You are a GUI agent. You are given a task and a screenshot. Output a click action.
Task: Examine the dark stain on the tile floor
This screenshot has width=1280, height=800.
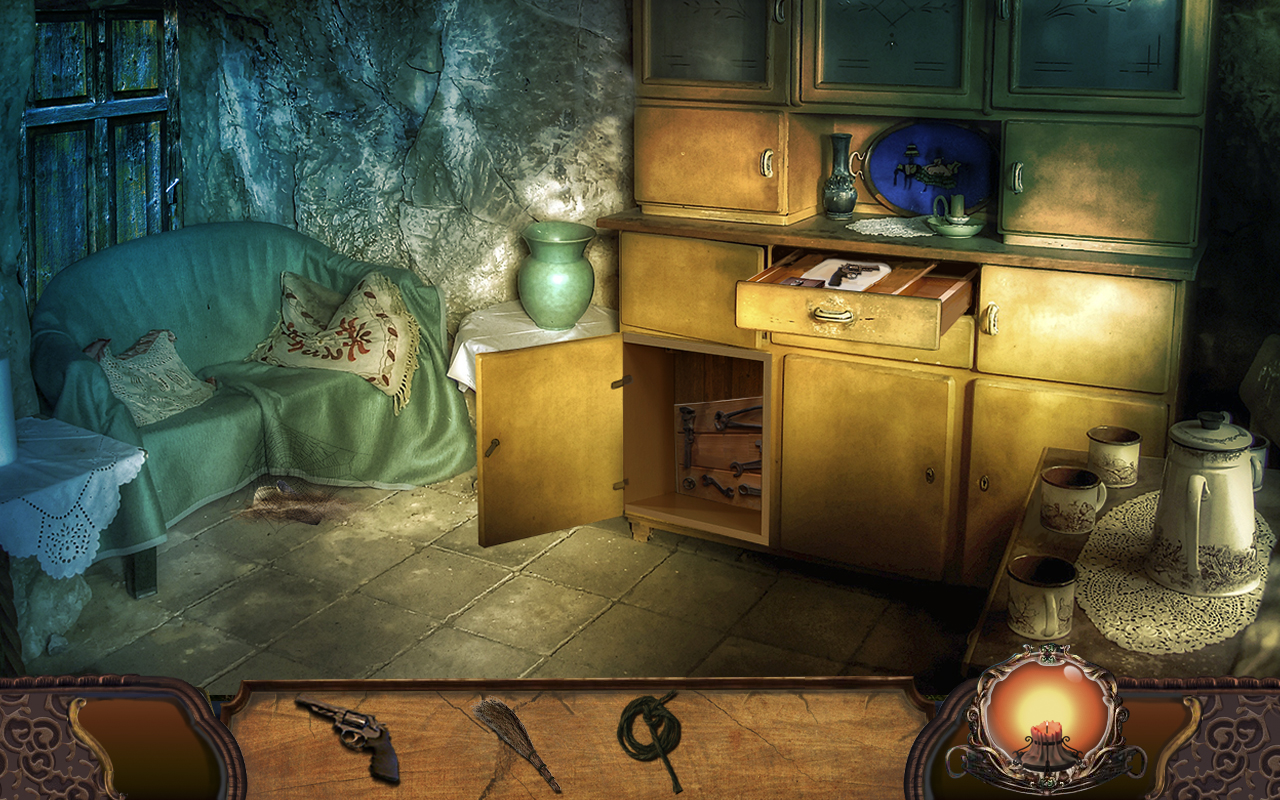click(295, 510)
